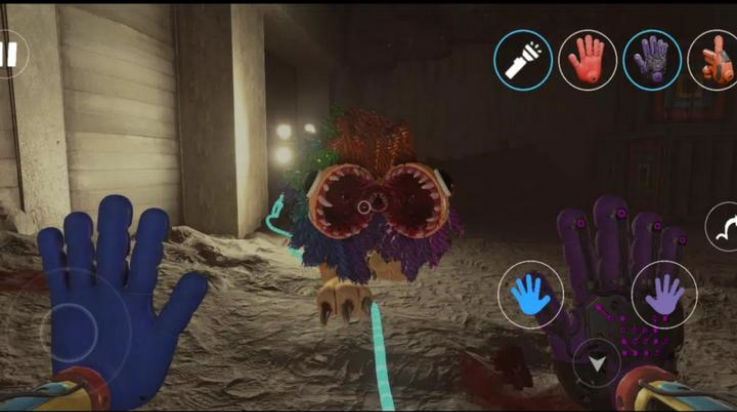Tap the jump arrow button
Image resolution: width=737 pixels, height=412 pixels.
(722, 227)
